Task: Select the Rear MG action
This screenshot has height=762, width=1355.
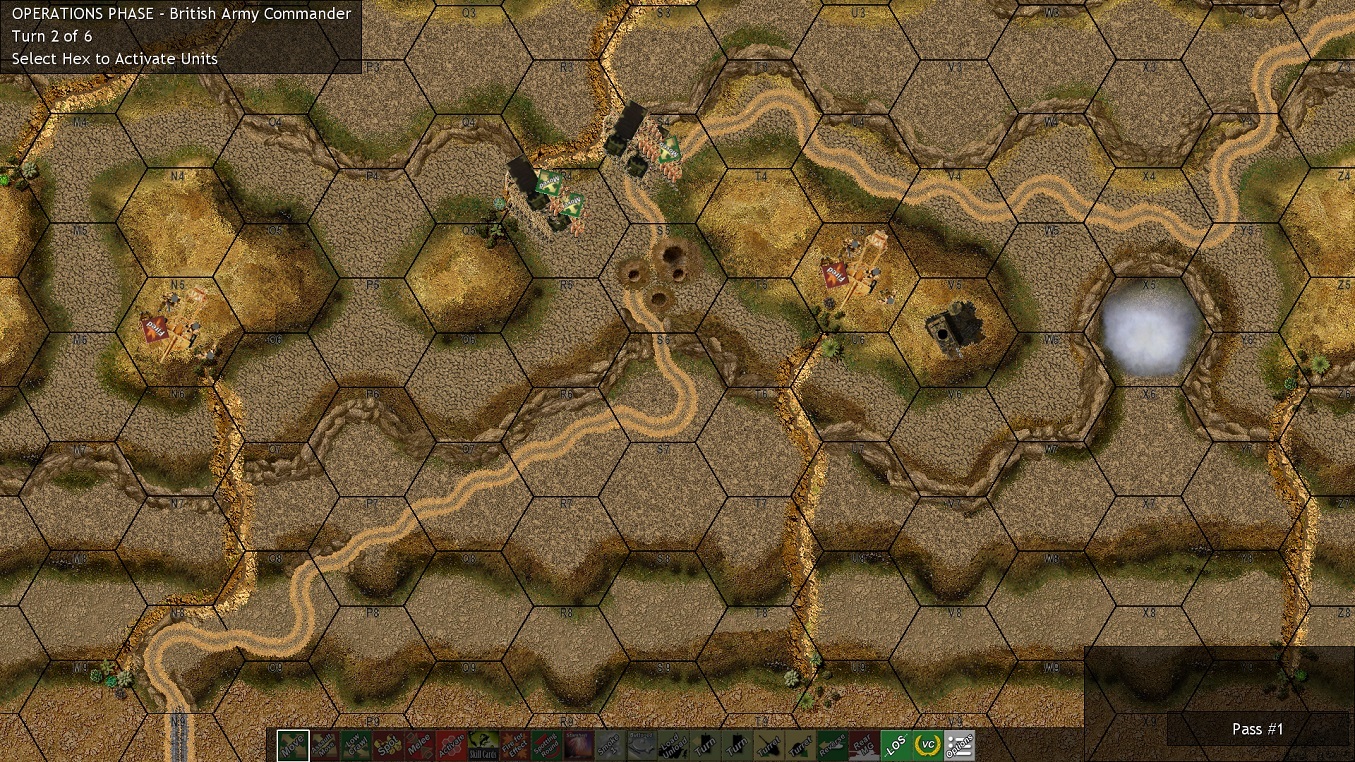Action: pos(864,745)
